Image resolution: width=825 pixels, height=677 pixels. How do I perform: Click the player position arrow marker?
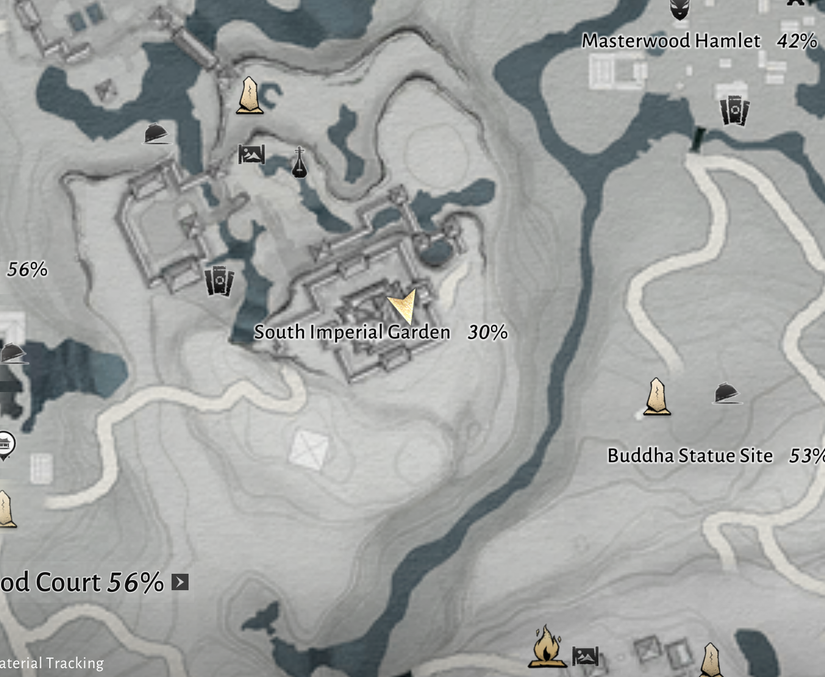402,305
